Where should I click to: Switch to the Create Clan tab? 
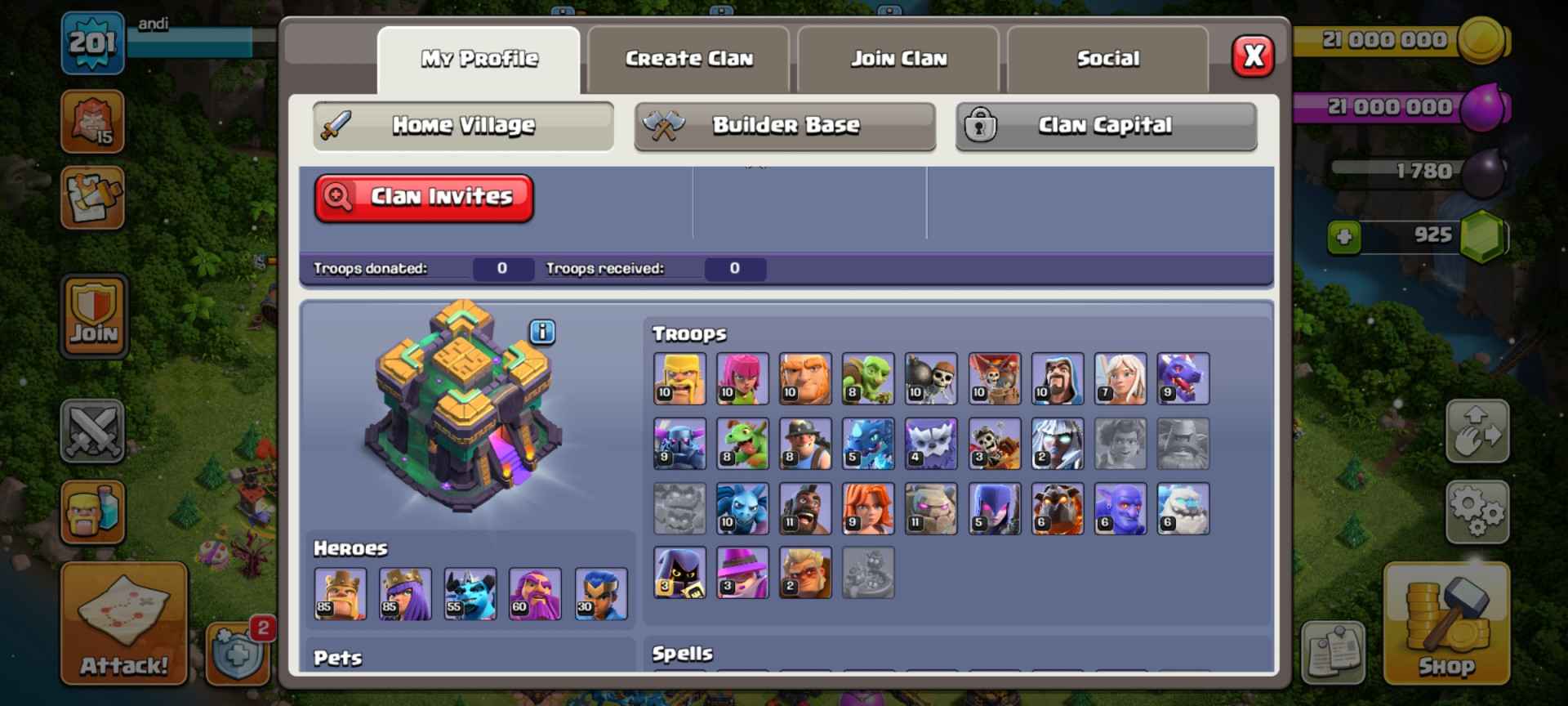pos(689,58)
